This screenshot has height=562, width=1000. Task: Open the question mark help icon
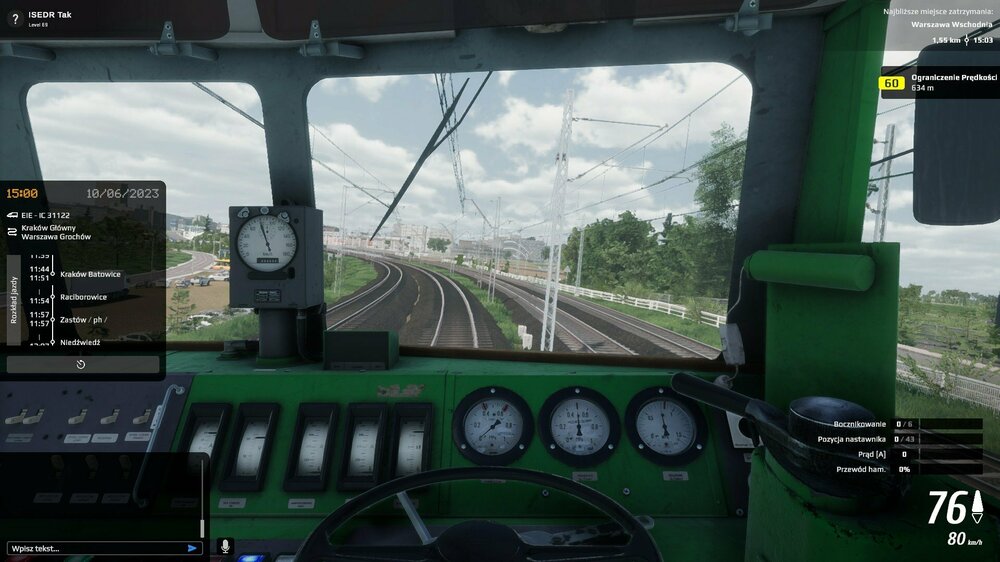pyautogui.click(x=15, y=19)
